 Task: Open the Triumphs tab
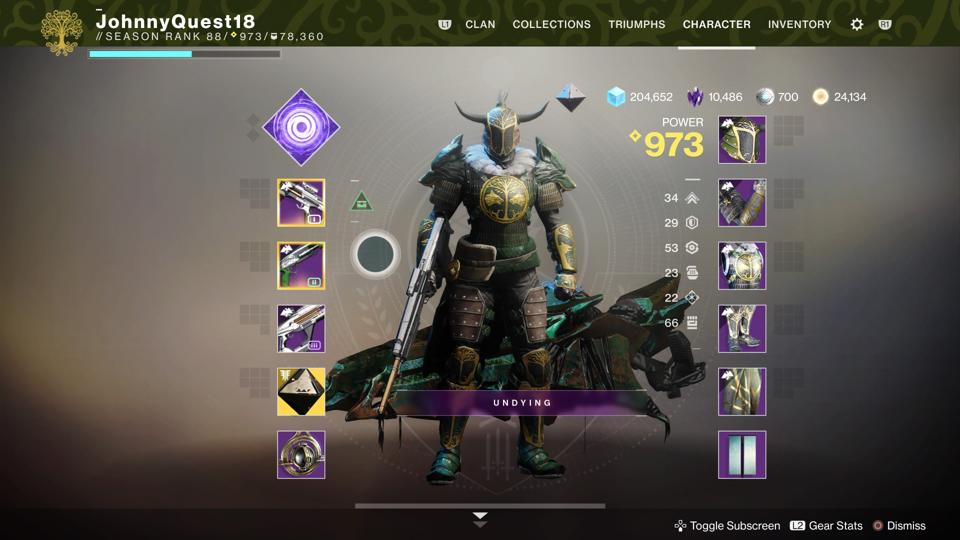pos(636,24)
